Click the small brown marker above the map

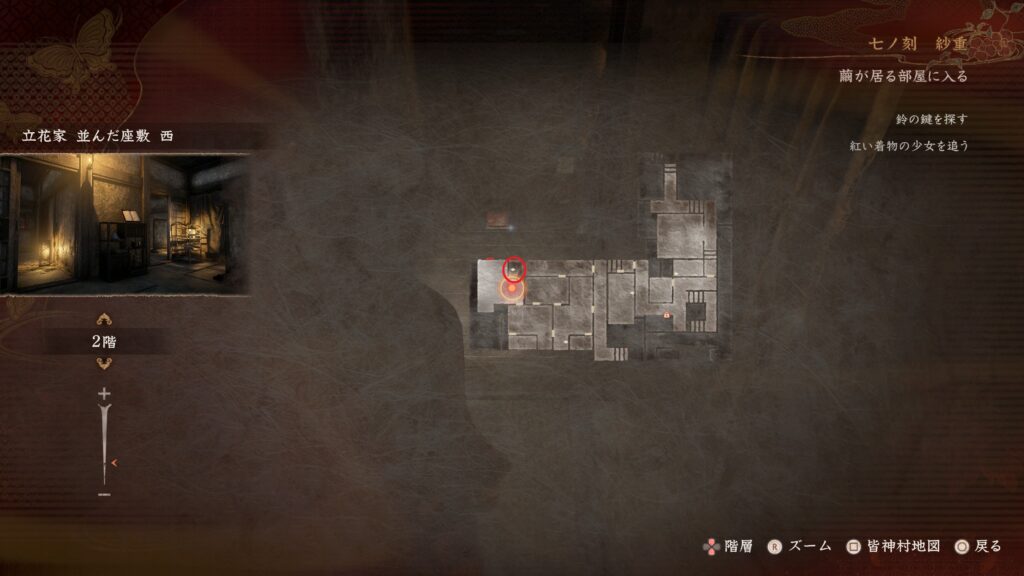pos(497,219)
